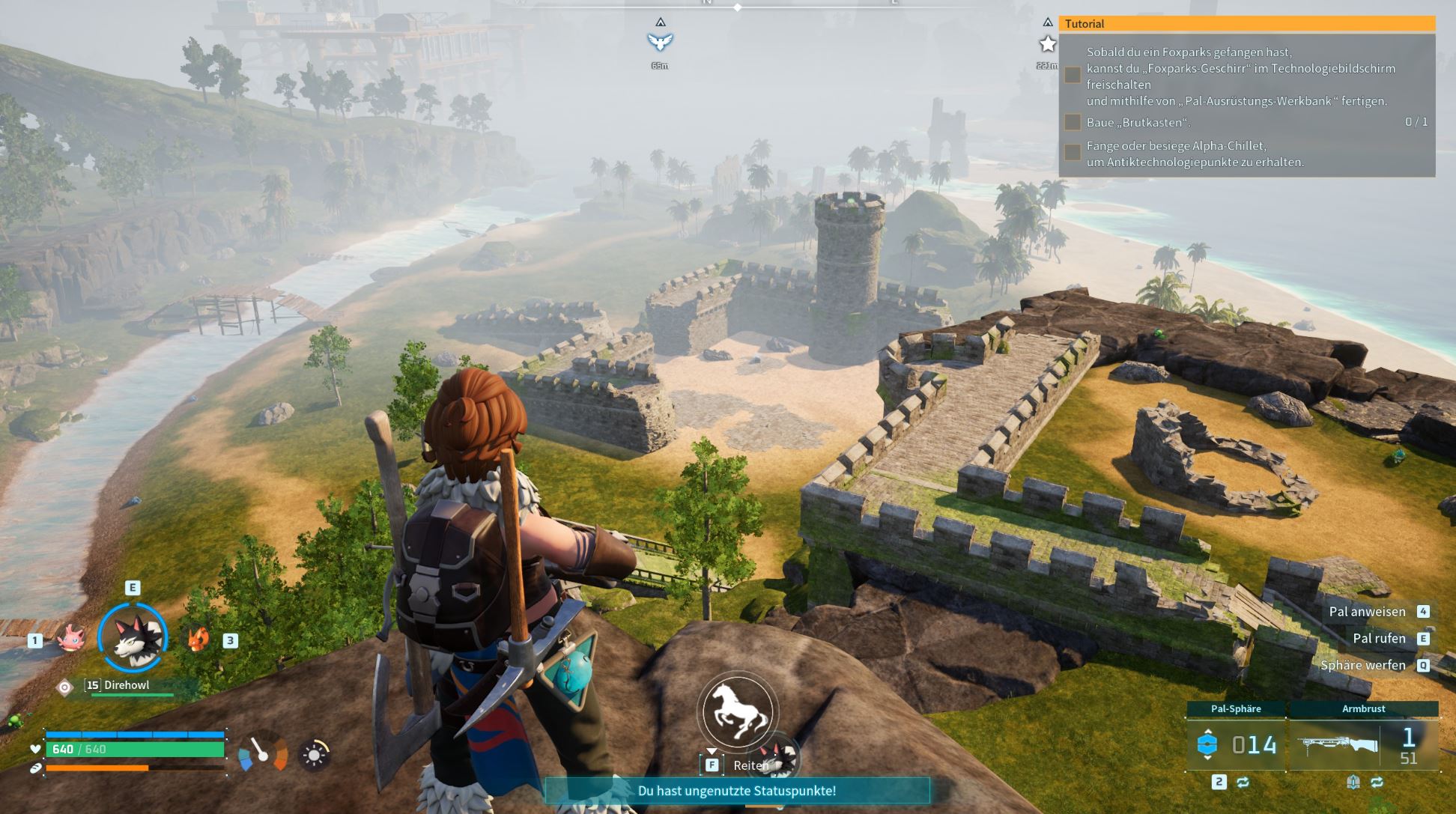Click the star quest marker icon

pyautogui.click(x=1048, y=45)
